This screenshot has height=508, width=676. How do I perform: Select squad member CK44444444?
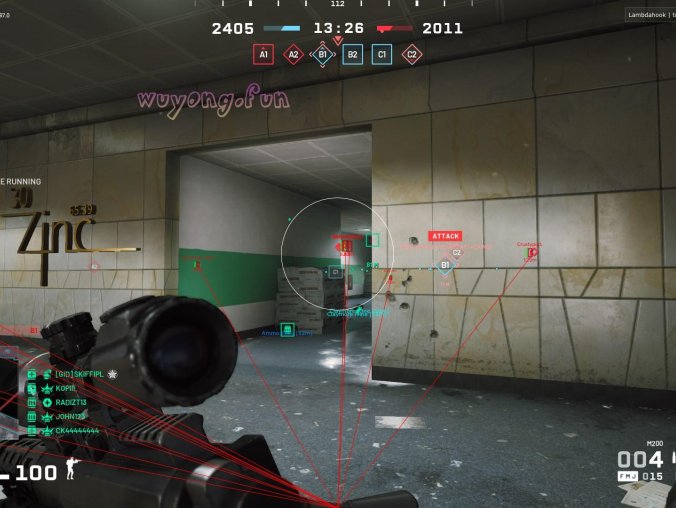coord(77,430)
